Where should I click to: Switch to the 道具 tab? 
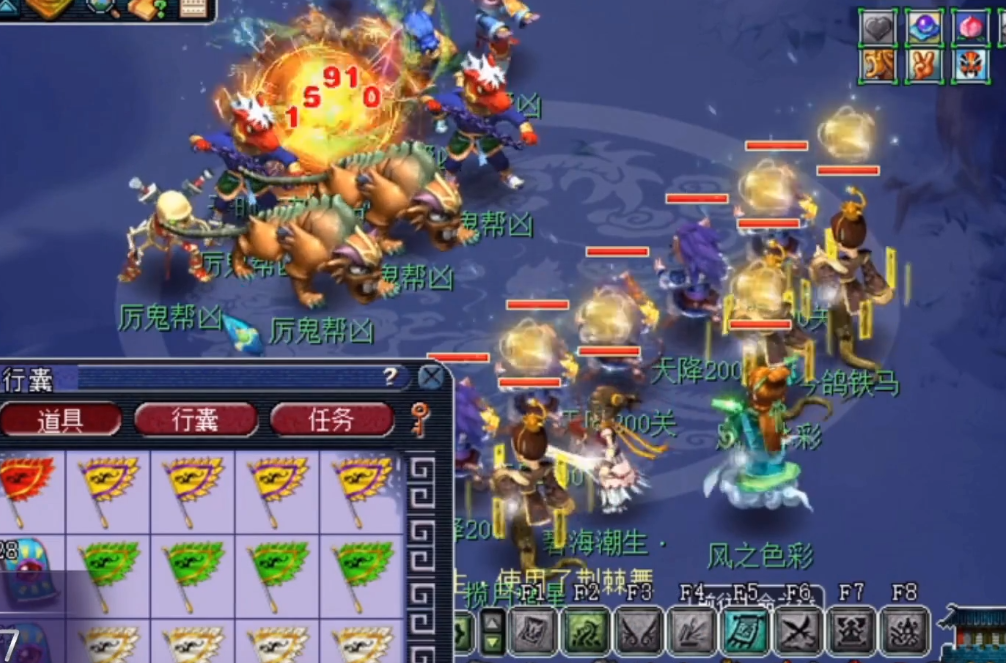pos(60,420)
